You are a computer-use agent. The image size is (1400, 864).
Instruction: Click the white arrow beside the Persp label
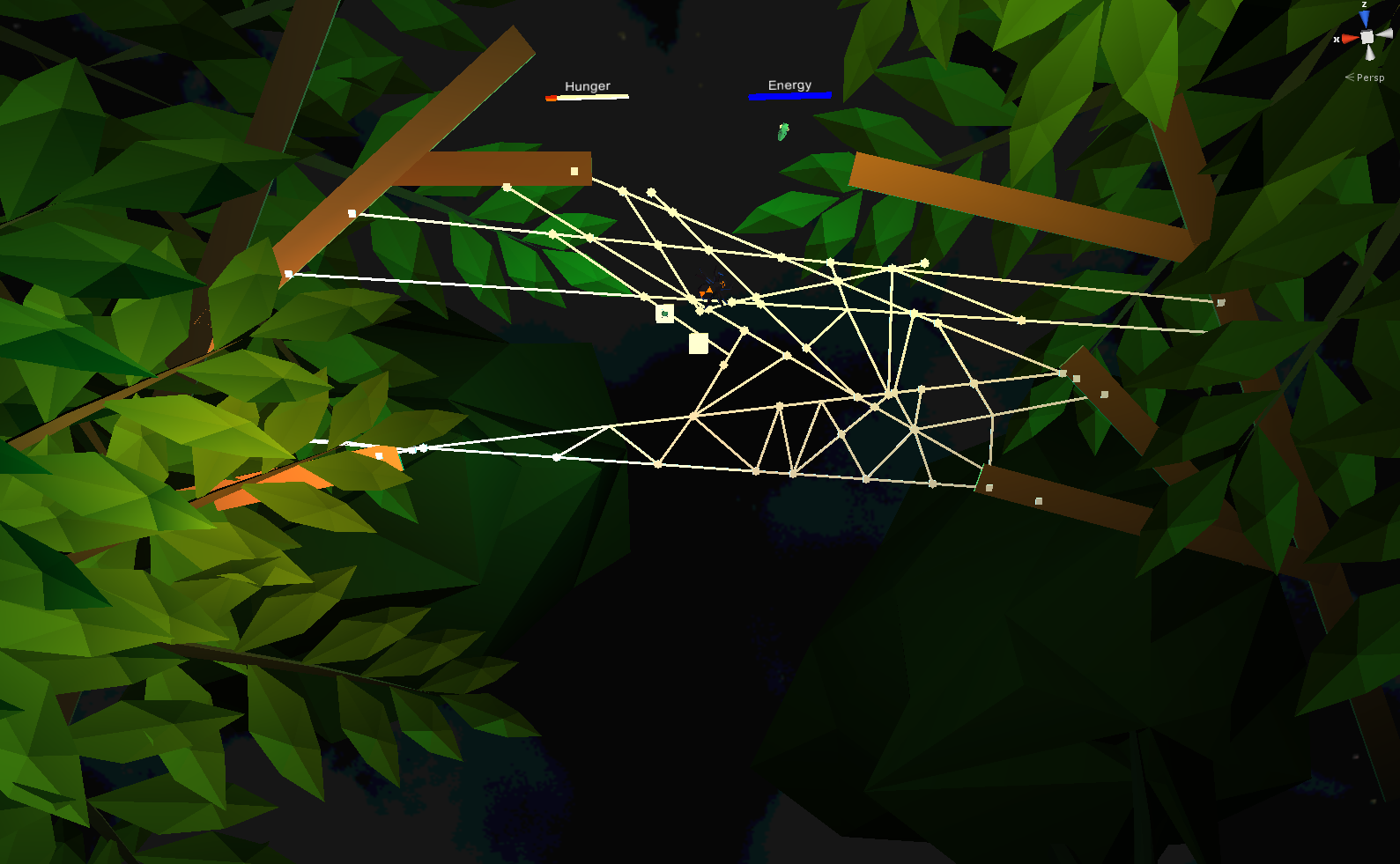coord(1350,78)
